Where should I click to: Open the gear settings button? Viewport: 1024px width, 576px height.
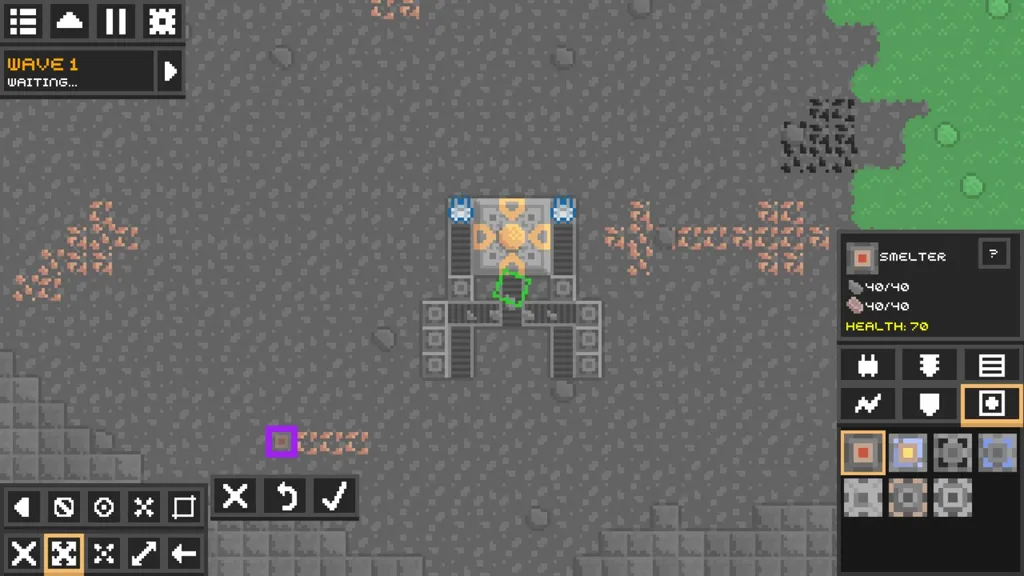[161, 21]
